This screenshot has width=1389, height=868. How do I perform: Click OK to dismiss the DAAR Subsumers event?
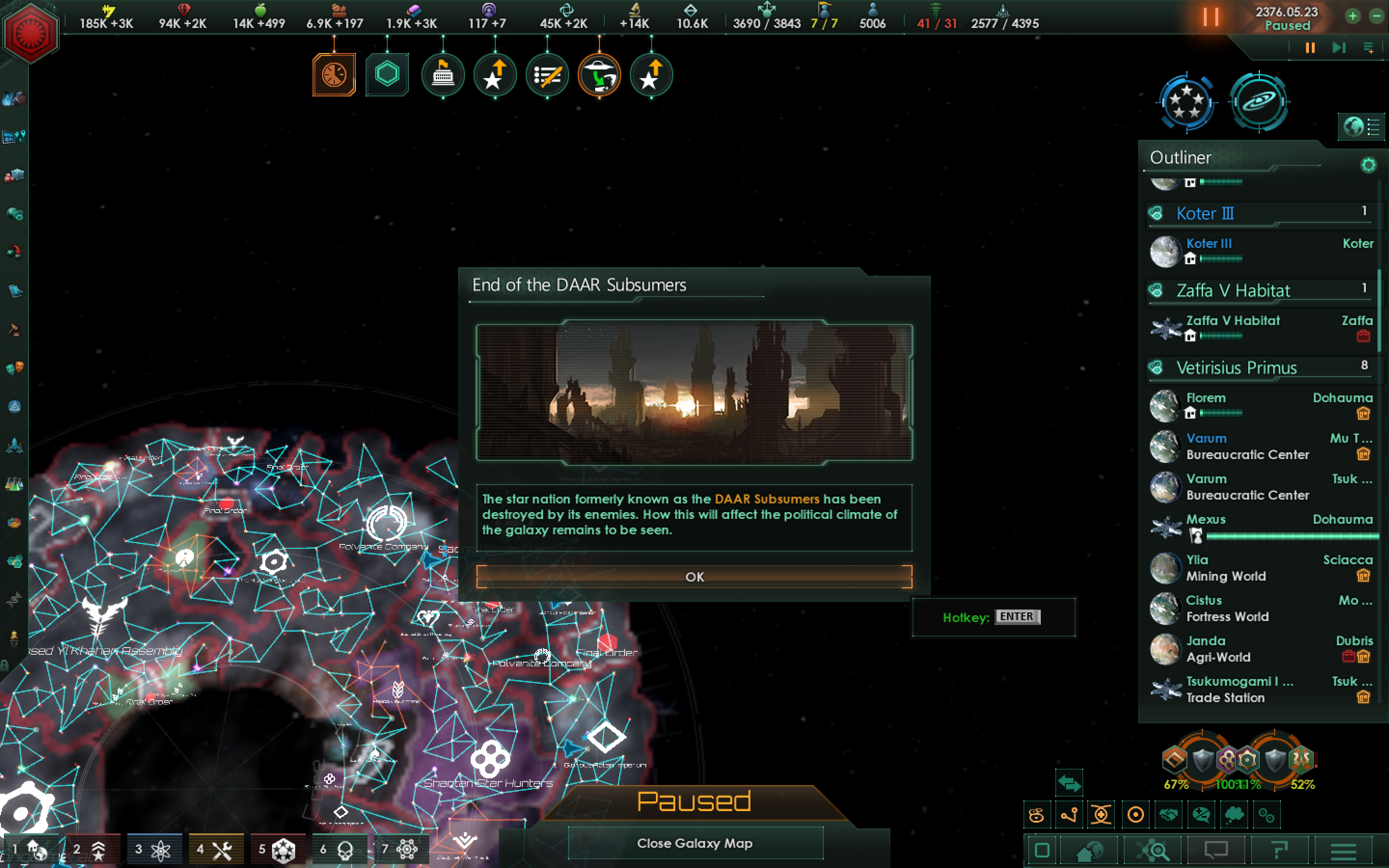click(x=695, y=577)
